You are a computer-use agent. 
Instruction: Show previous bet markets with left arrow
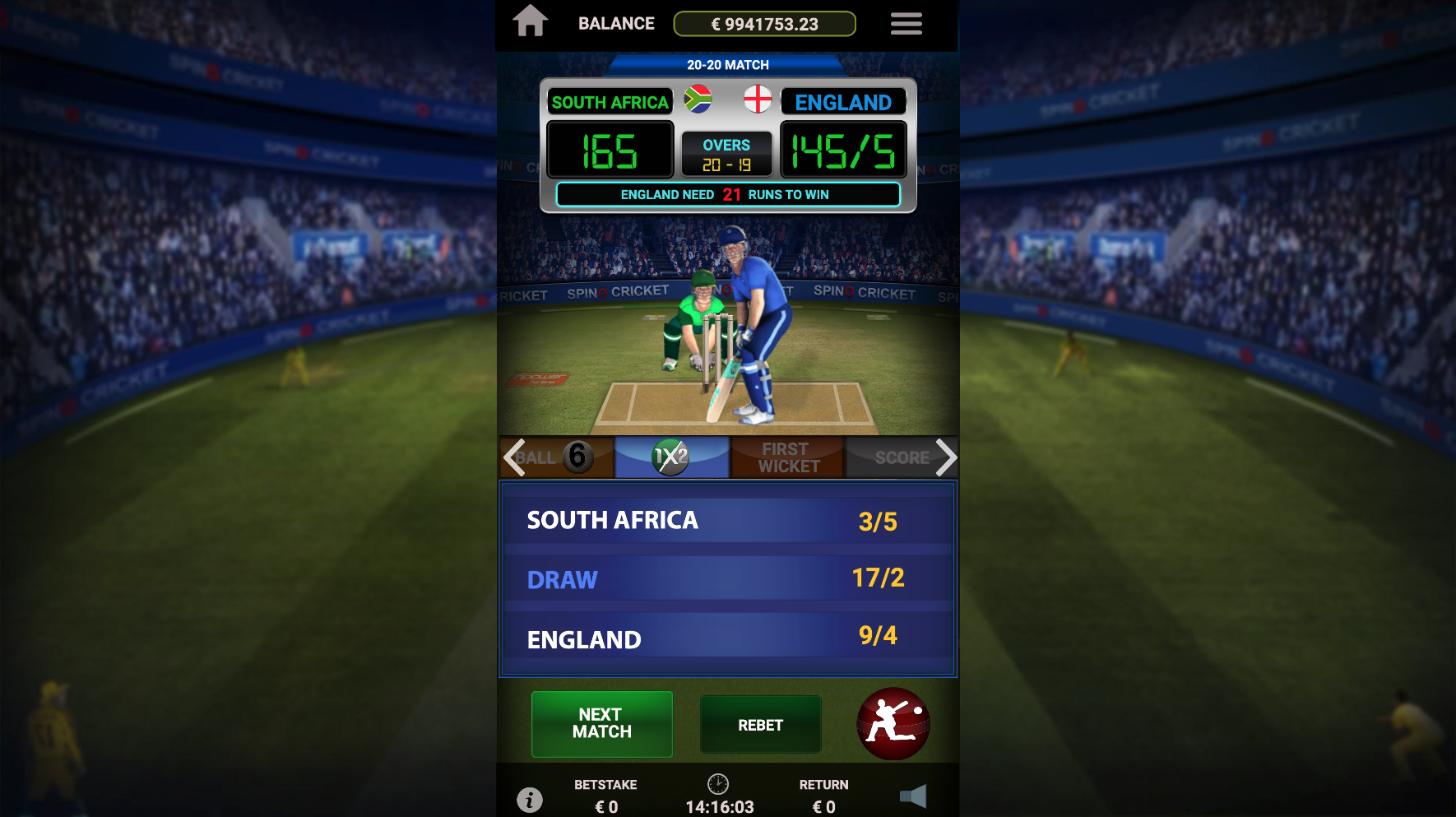coord(514,457)
